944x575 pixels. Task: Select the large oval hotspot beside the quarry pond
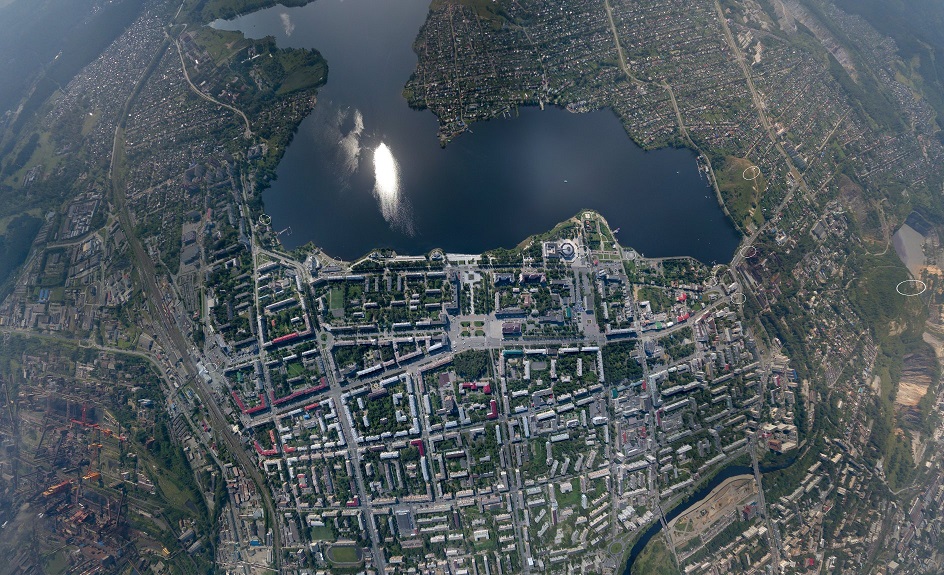pos(910,287)
